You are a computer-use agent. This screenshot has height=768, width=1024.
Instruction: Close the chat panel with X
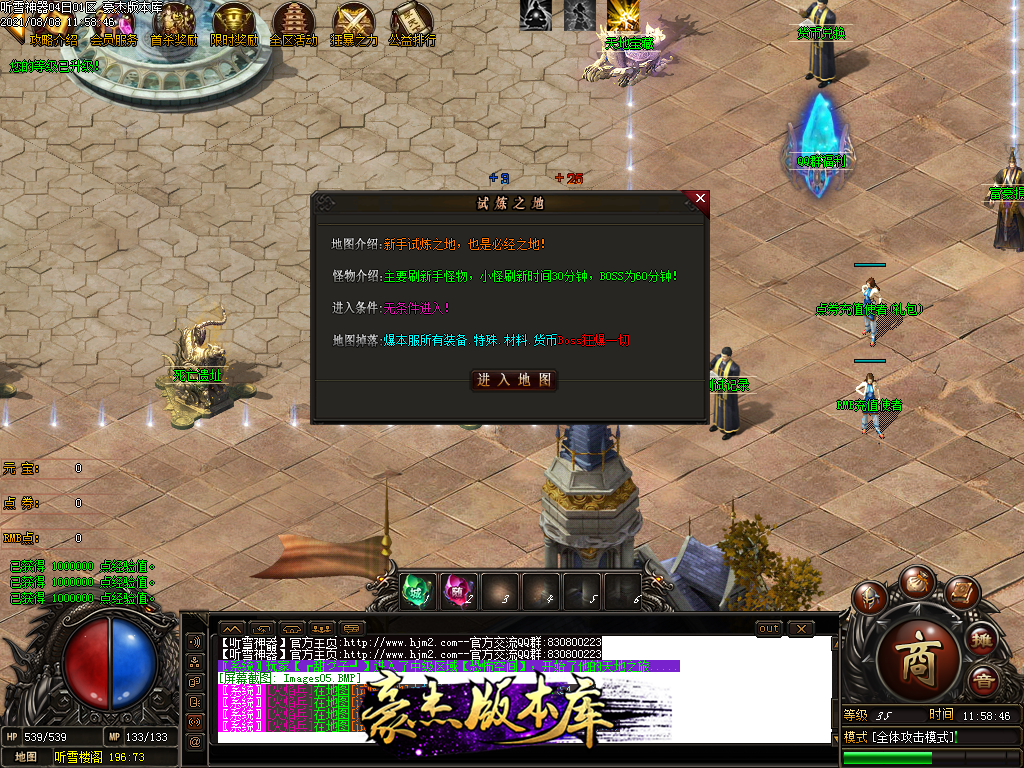800,628
